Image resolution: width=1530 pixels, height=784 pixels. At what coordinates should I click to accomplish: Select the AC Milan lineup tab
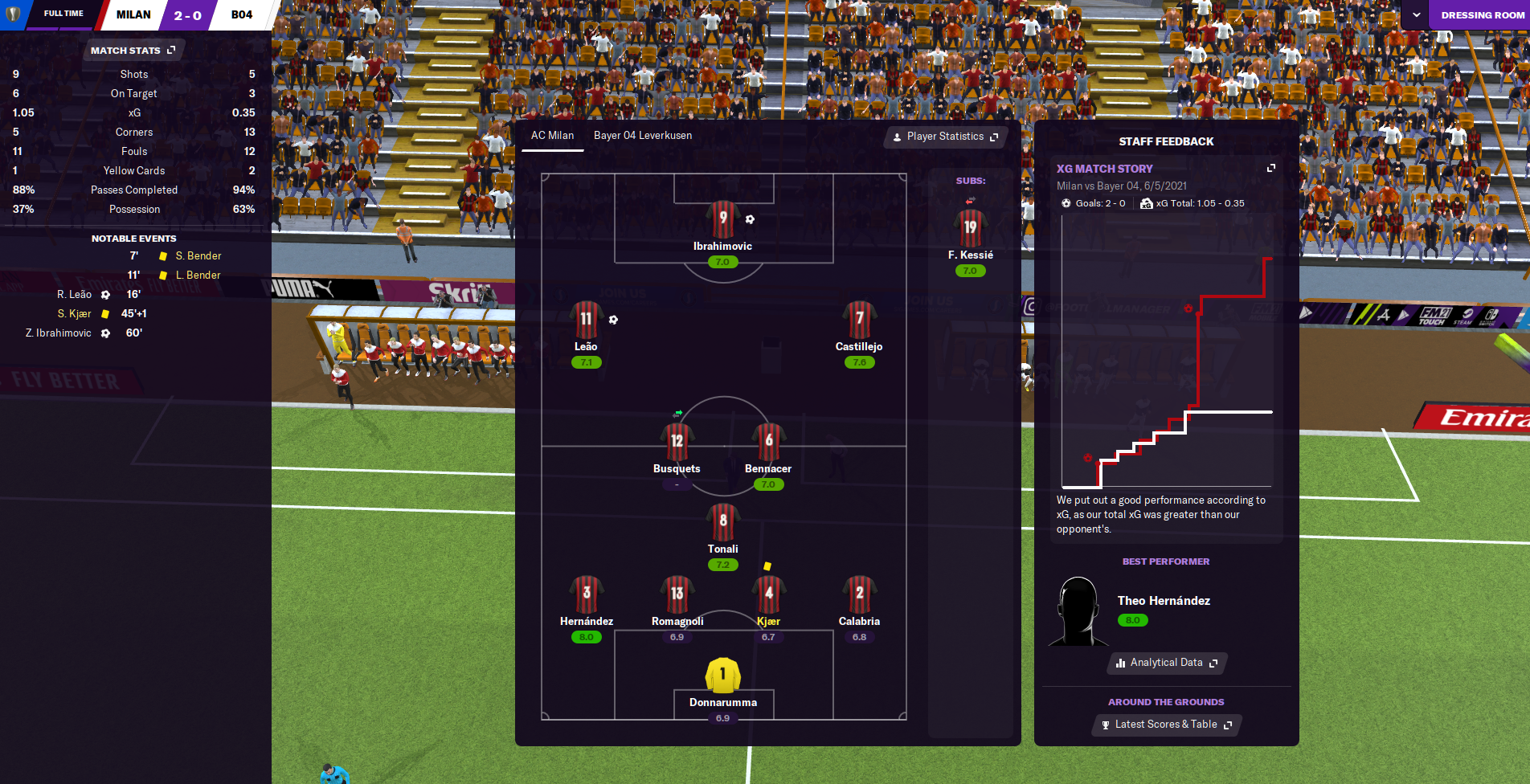click(x=552, y=136)
